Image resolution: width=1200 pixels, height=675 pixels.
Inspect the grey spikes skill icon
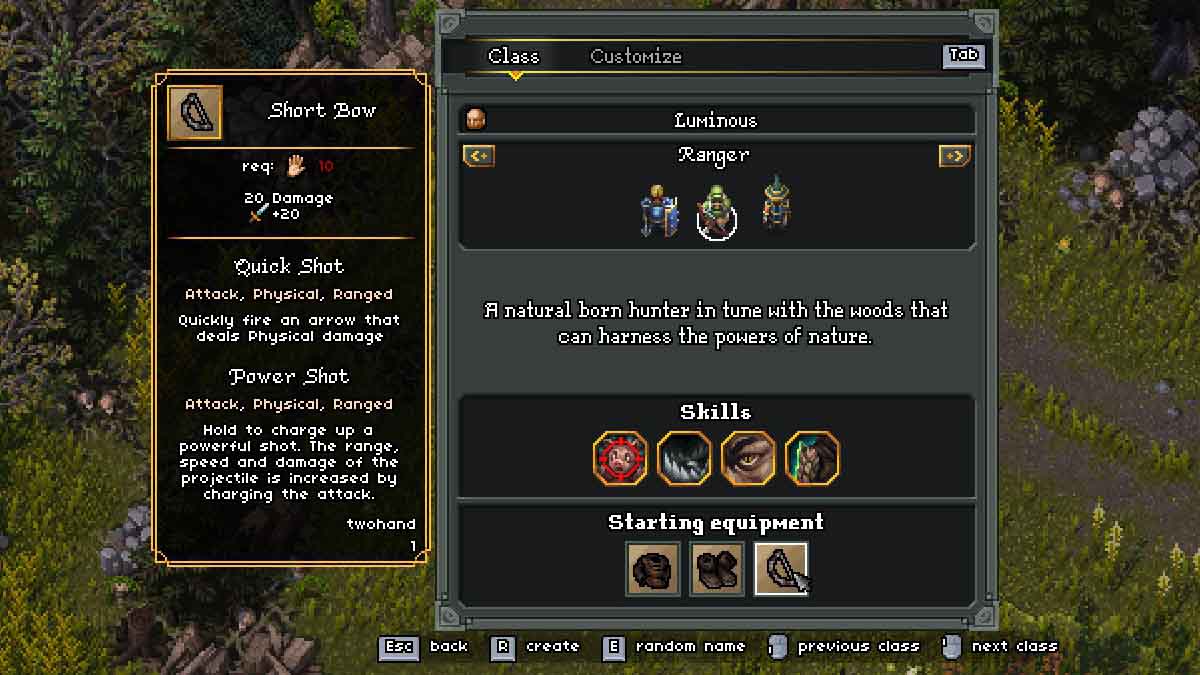(x=684, y=458)
